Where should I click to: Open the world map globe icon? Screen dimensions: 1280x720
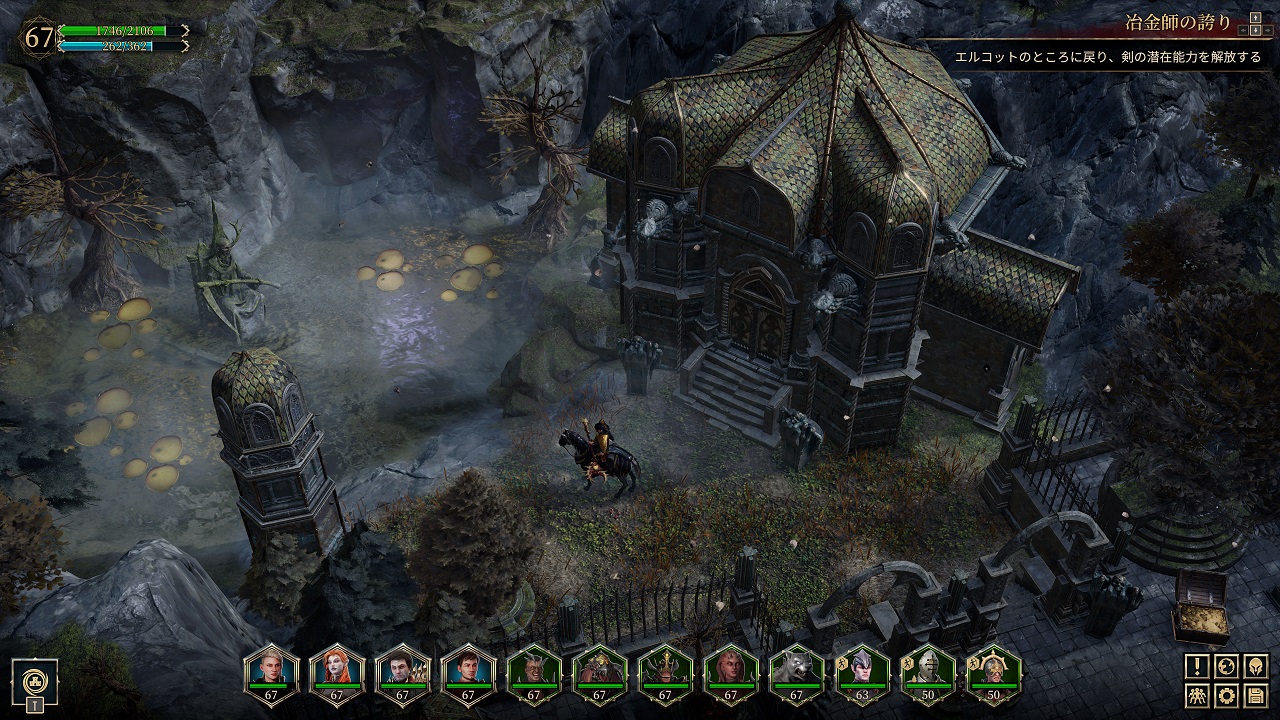click(x=1227, y=666)
